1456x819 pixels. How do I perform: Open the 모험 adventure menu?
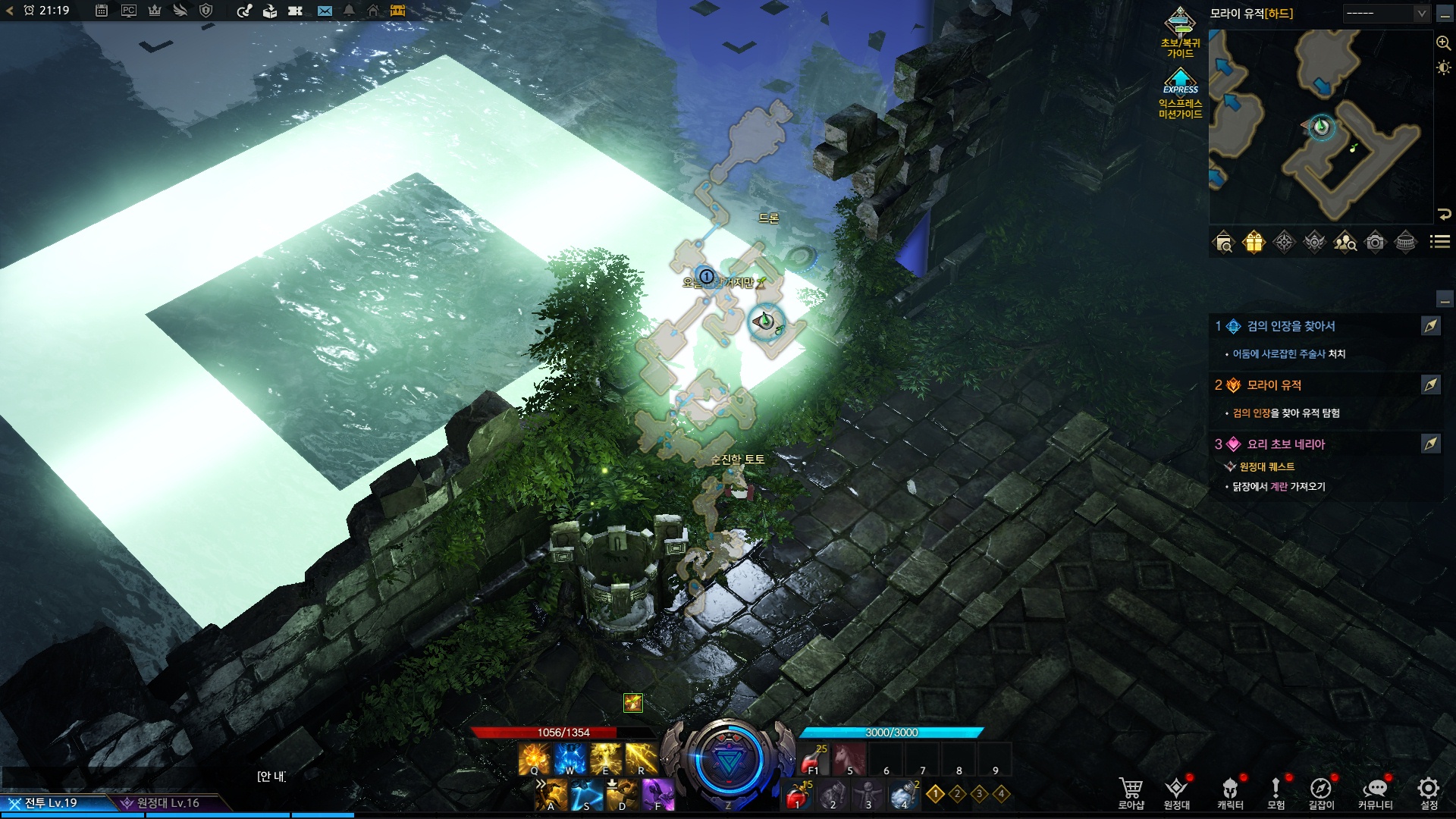1276,792
